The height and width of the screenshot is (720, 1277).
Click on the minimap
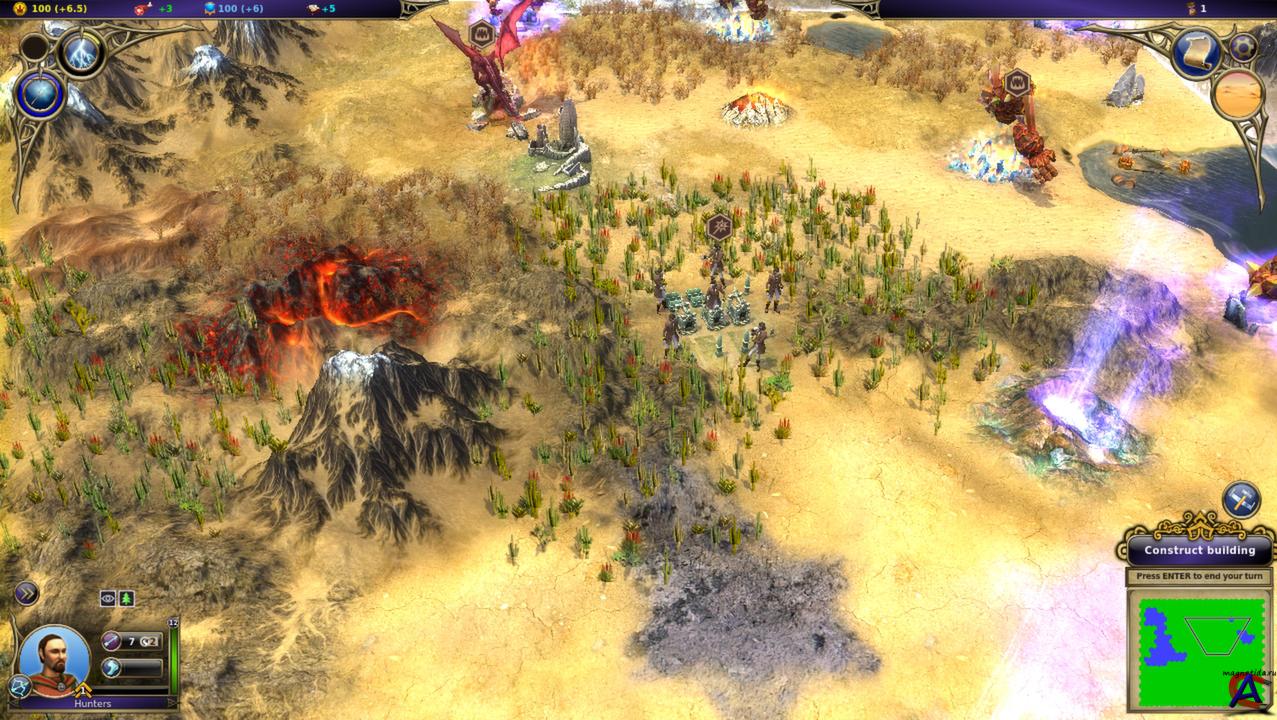pos(1200,647)
